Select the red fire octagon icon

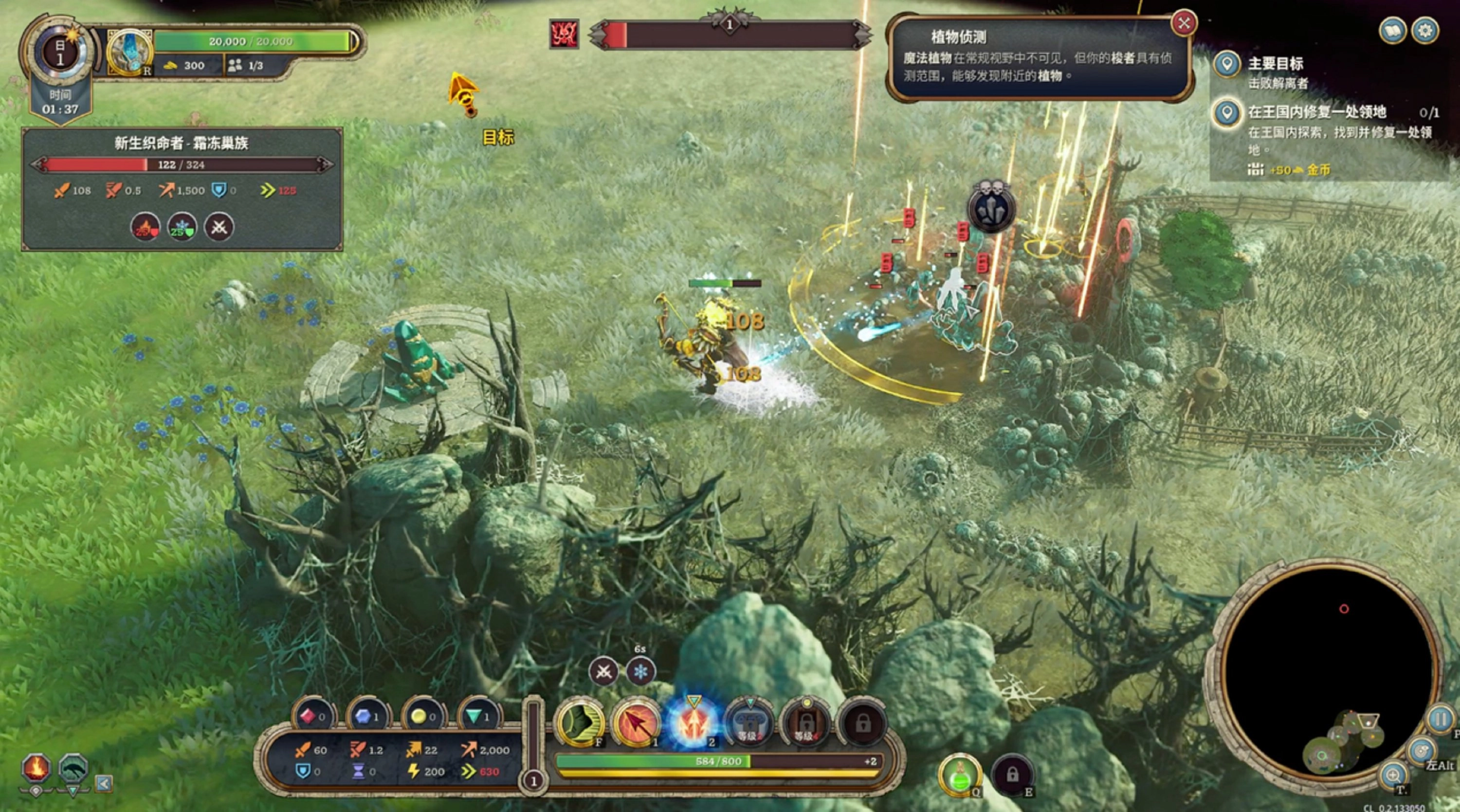[36, 768]
